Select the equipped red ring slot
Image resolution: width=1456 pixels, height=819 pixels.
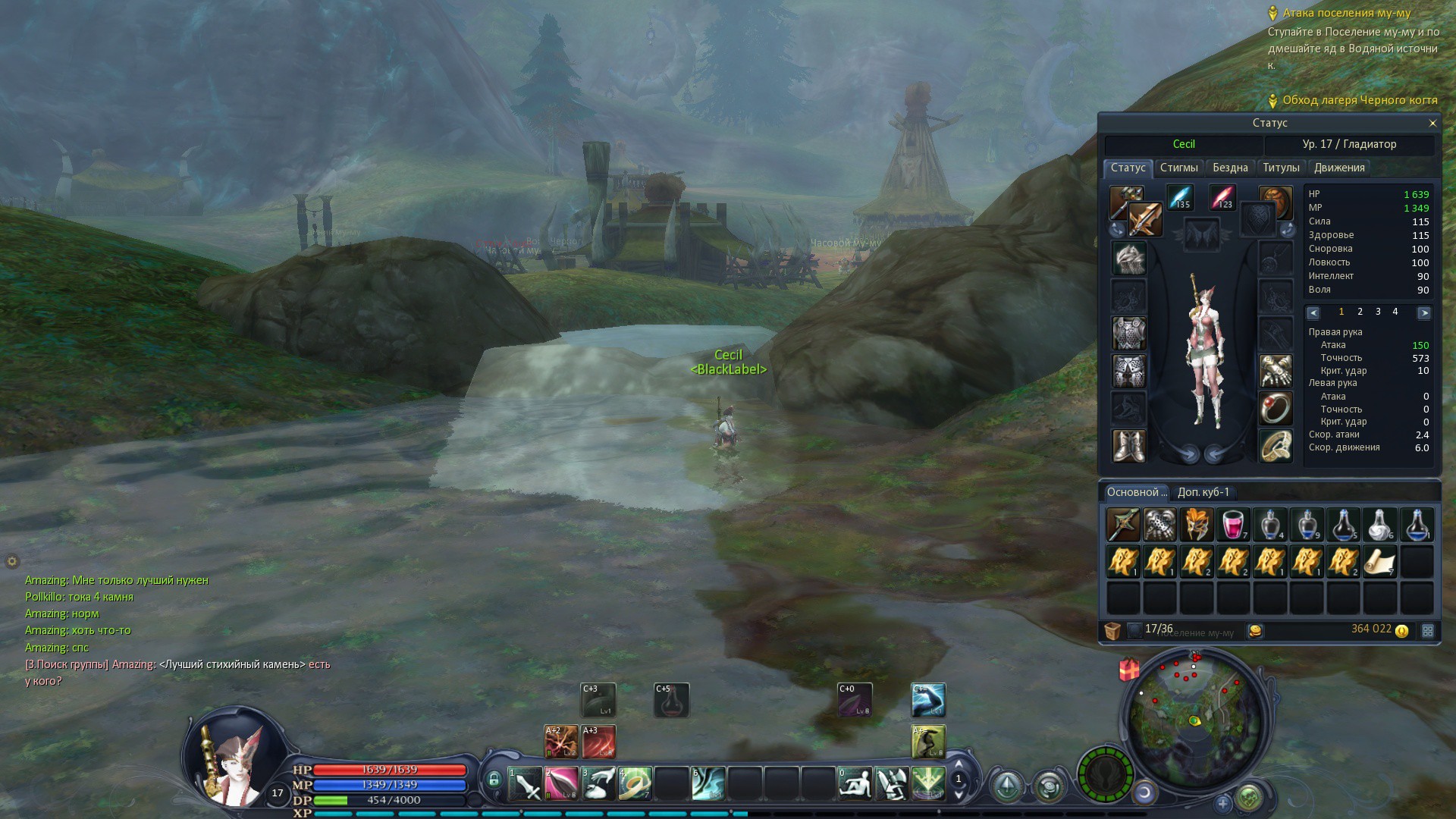[1276, 408]
